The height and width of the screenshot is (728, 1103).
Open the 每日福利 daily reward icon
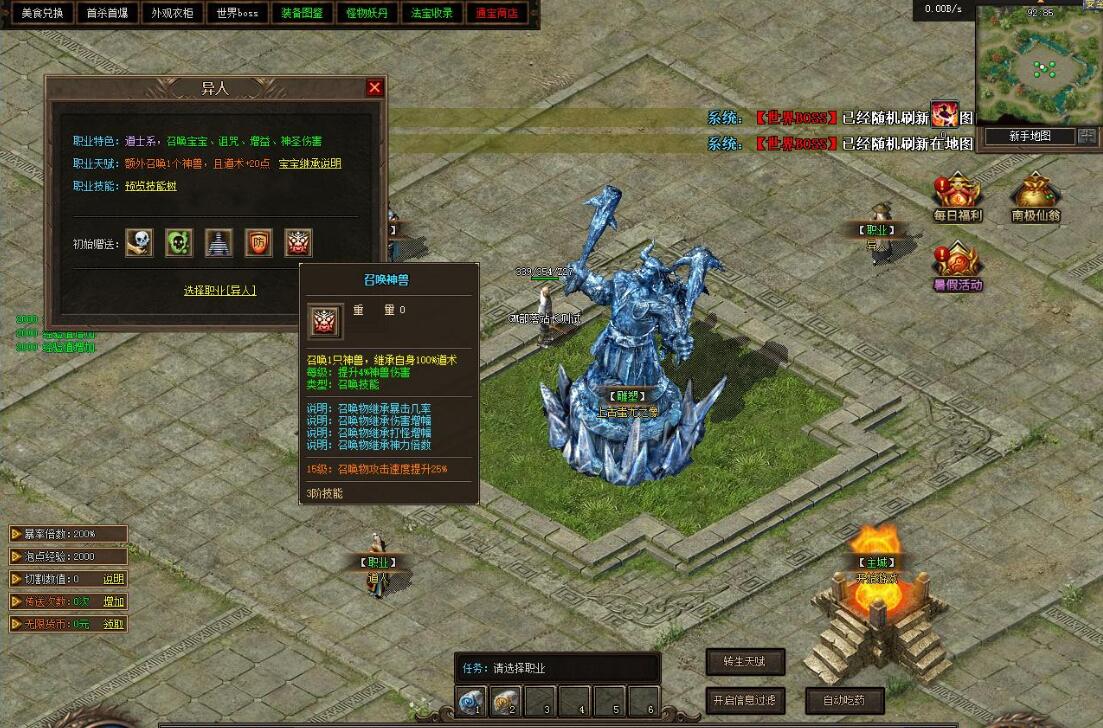(x=957, y=197)
